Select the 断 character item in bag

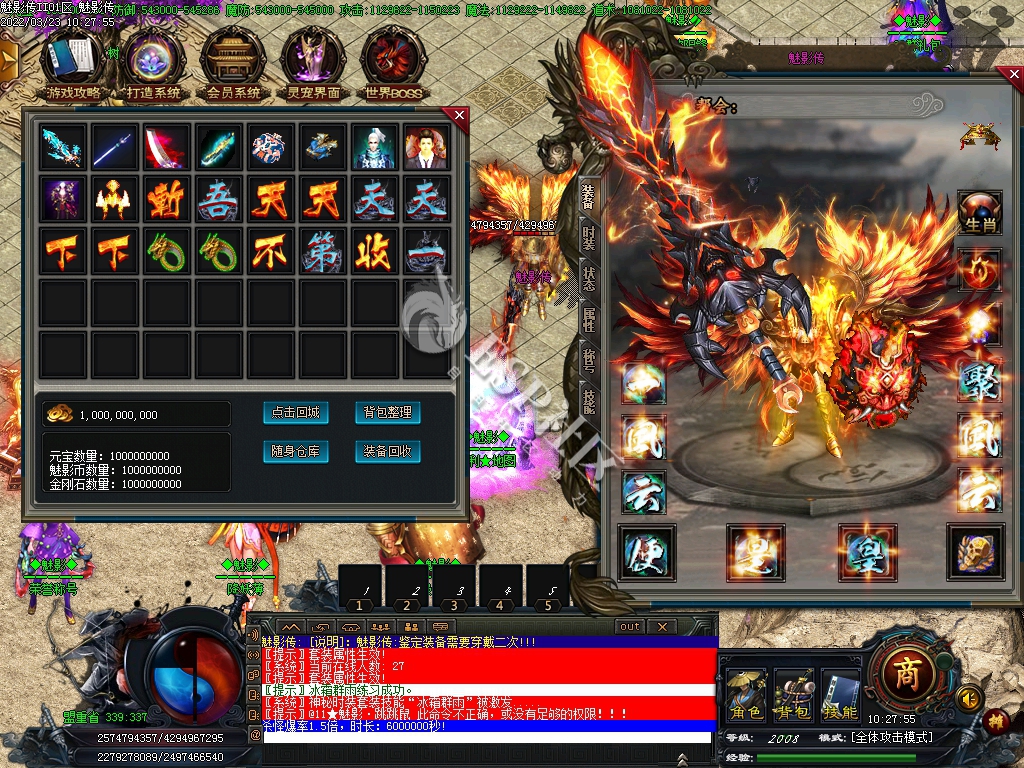(165, 199)
